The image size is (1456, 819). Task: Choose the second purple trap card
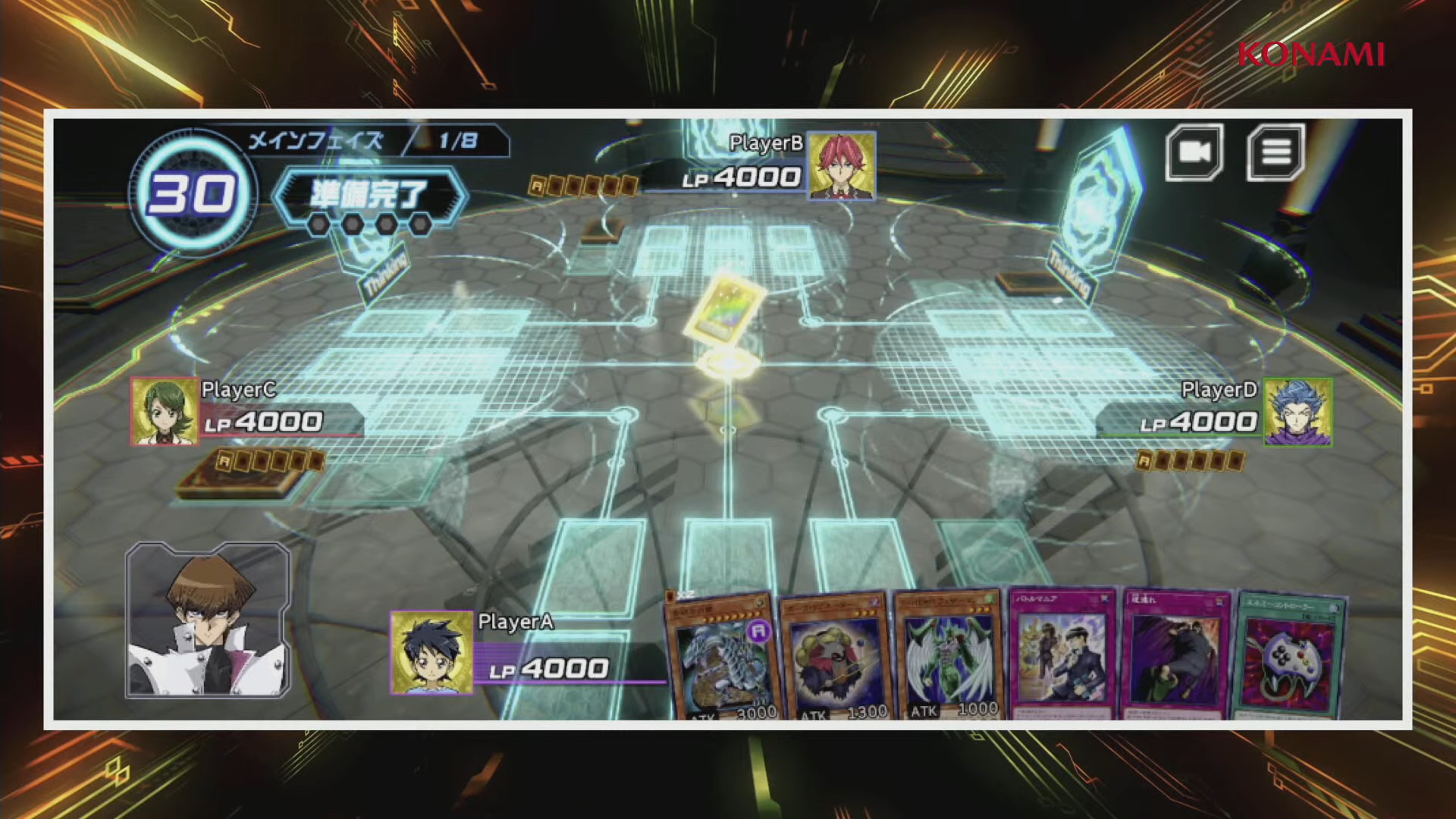(1175, 654)
